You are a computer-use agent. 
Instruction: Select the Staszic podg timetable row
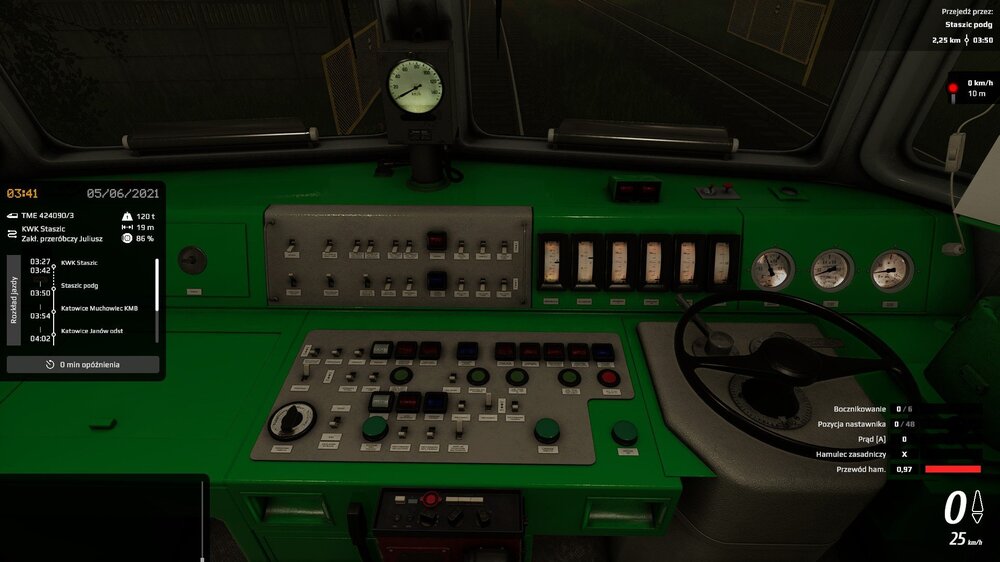(79, 286)
